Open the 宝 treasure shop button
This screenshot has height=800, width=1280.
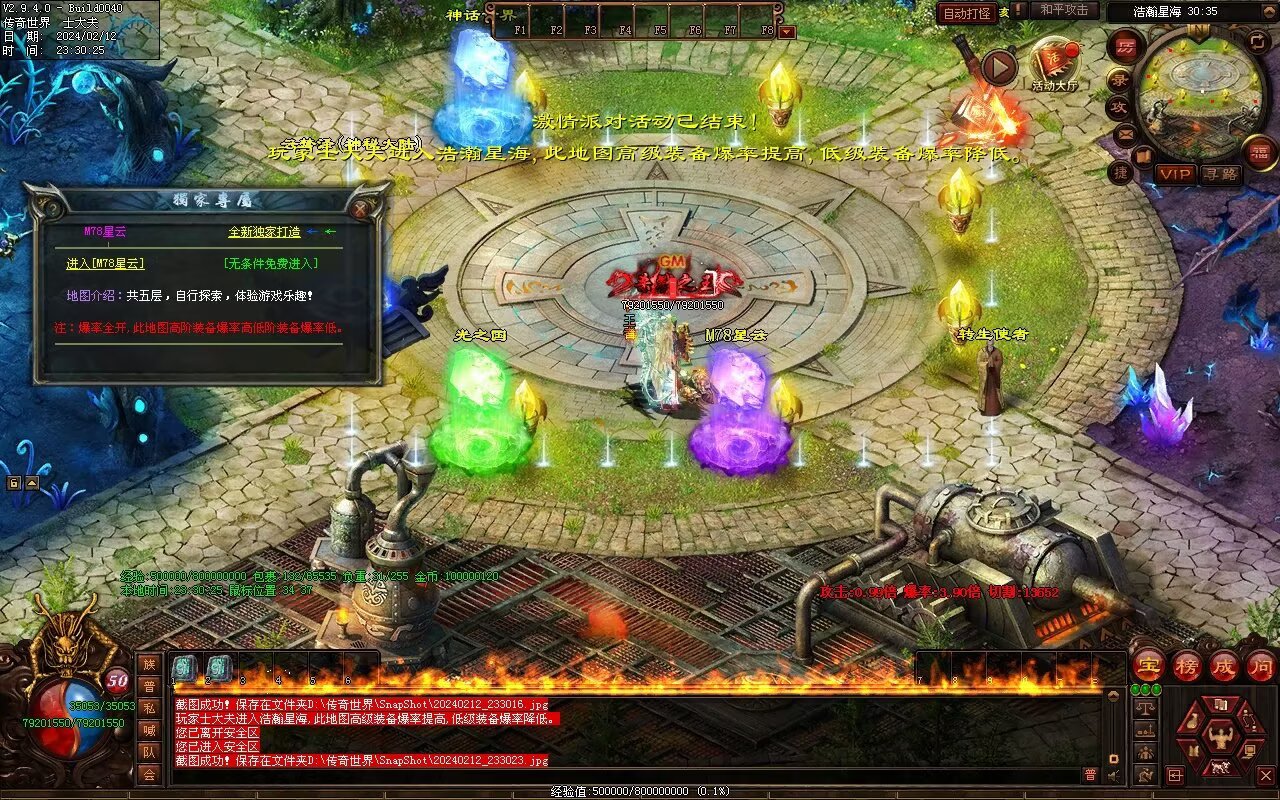pyautogui.click(x=1149, y=666)
